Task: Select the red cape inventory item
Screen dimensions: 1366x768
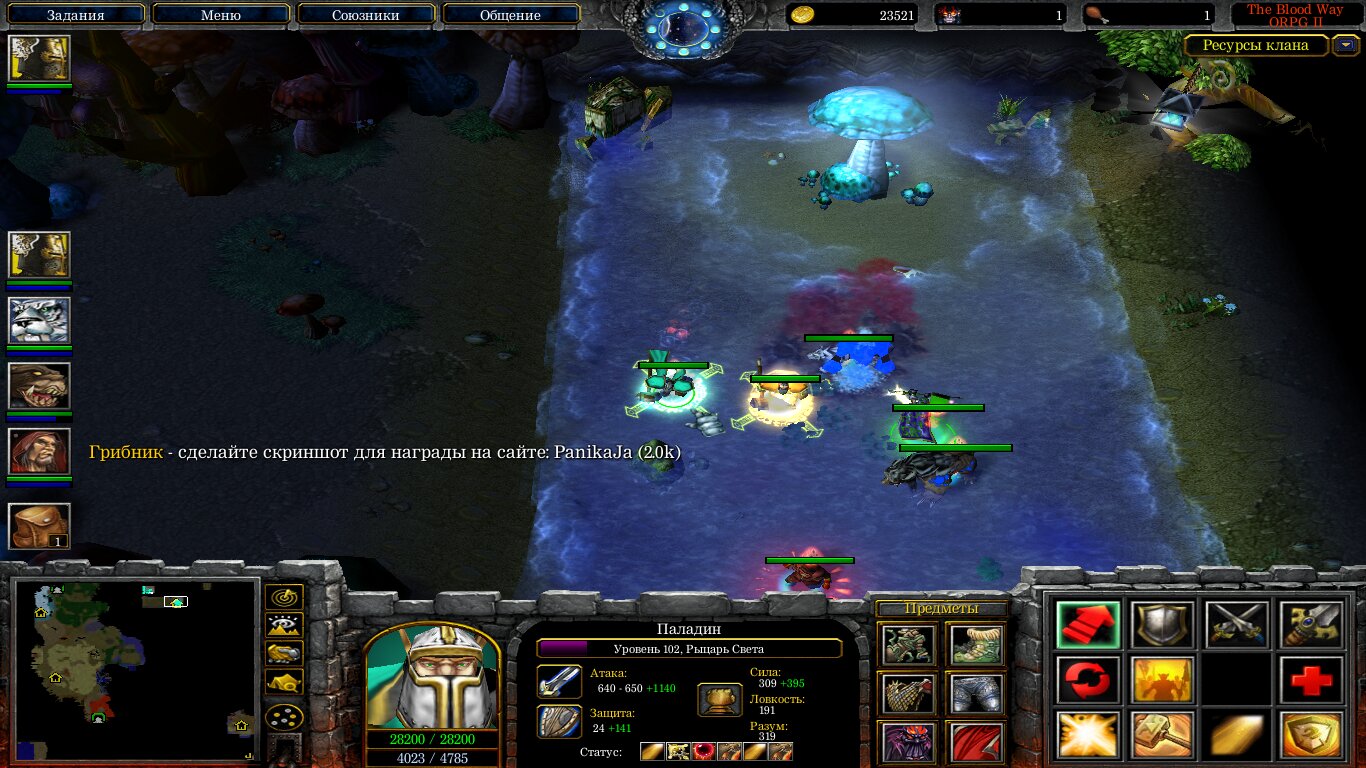Action: tap(975, 742)
